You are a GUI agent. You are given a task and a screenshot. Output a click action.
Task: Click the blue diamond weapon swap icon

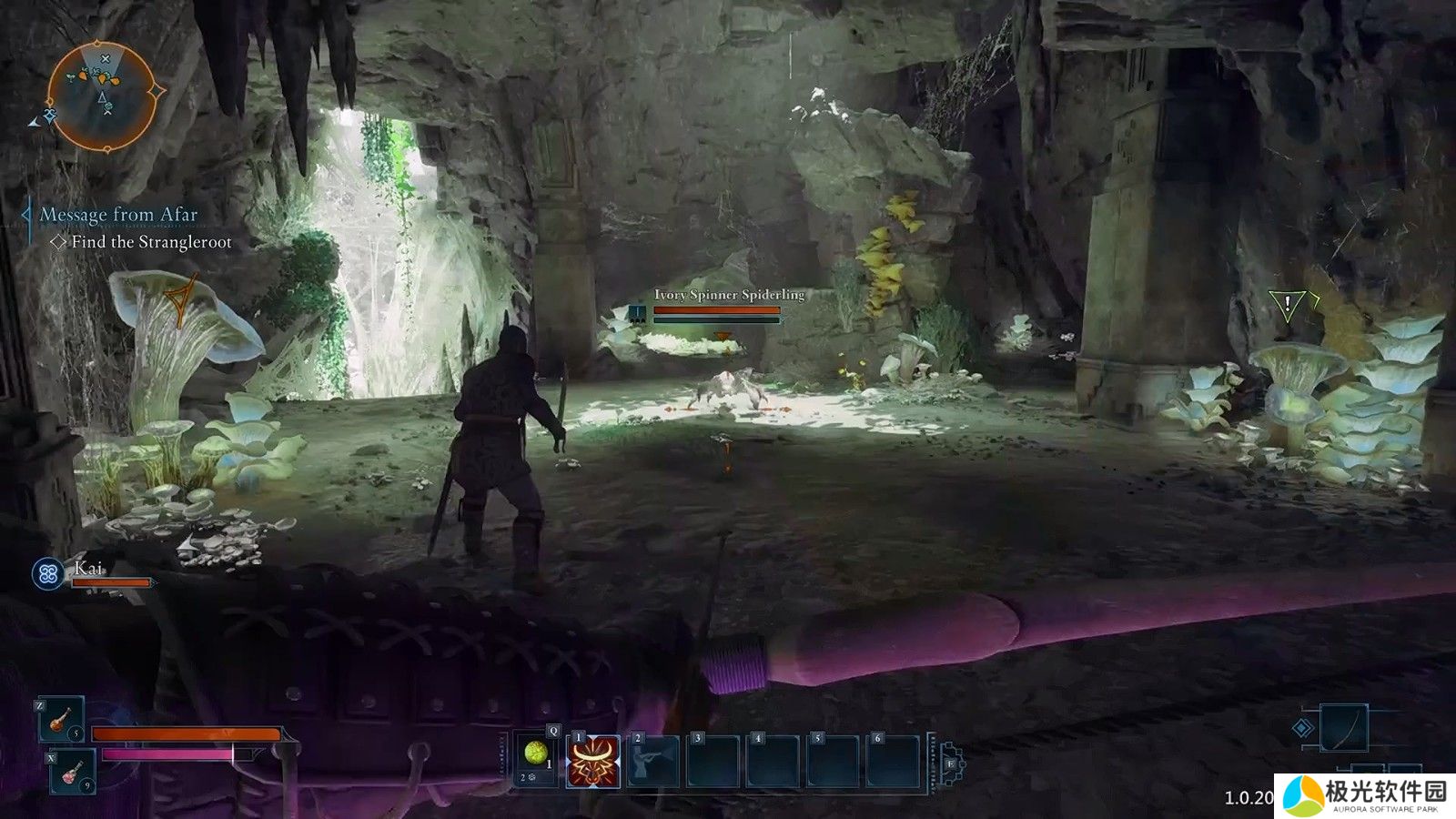(1304, 728)
